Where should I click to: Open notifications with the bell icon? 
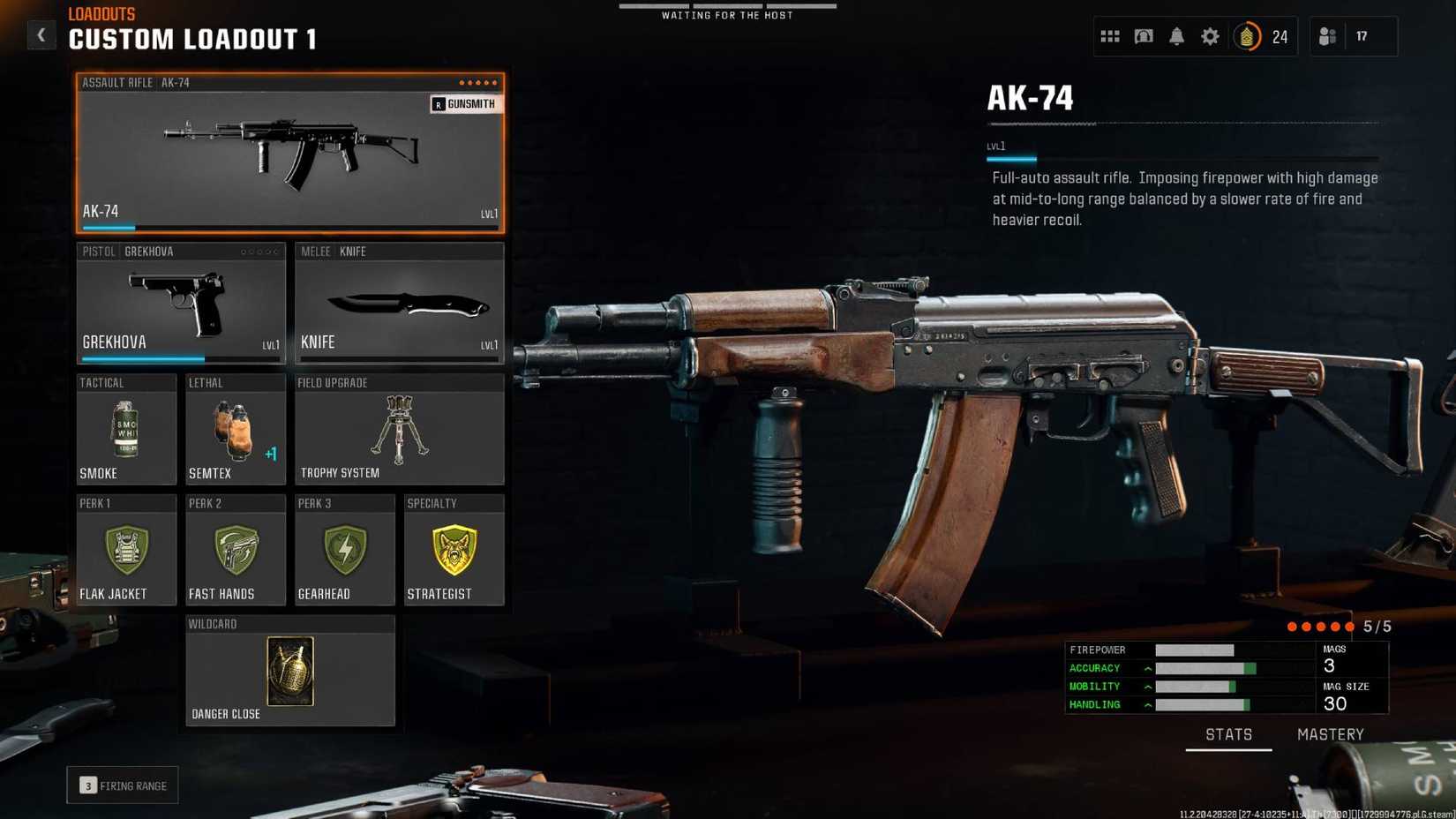pos(1176,36)
